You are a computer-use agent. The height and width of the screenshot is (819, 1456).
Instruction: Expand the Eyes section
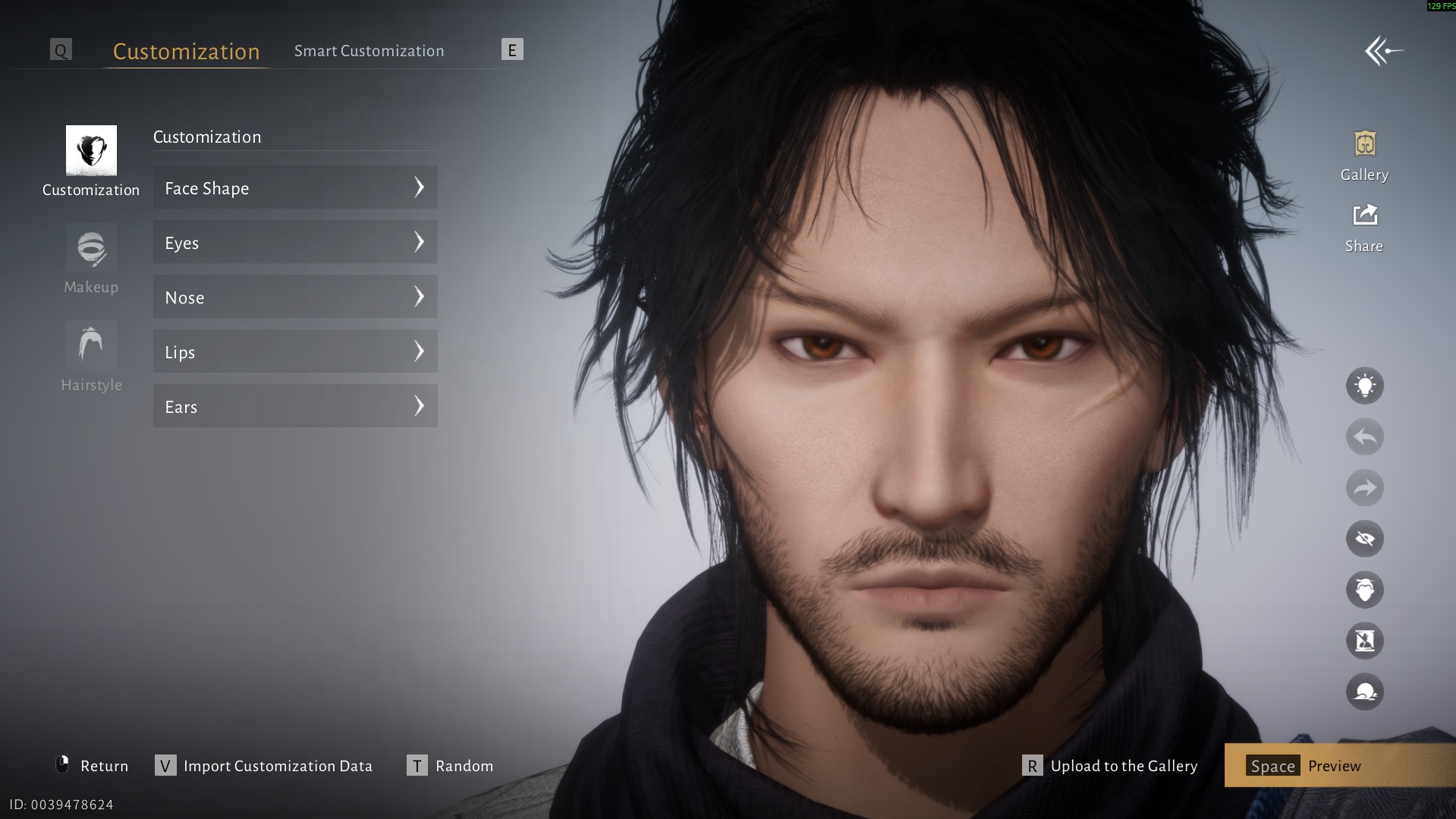(295, 242)
